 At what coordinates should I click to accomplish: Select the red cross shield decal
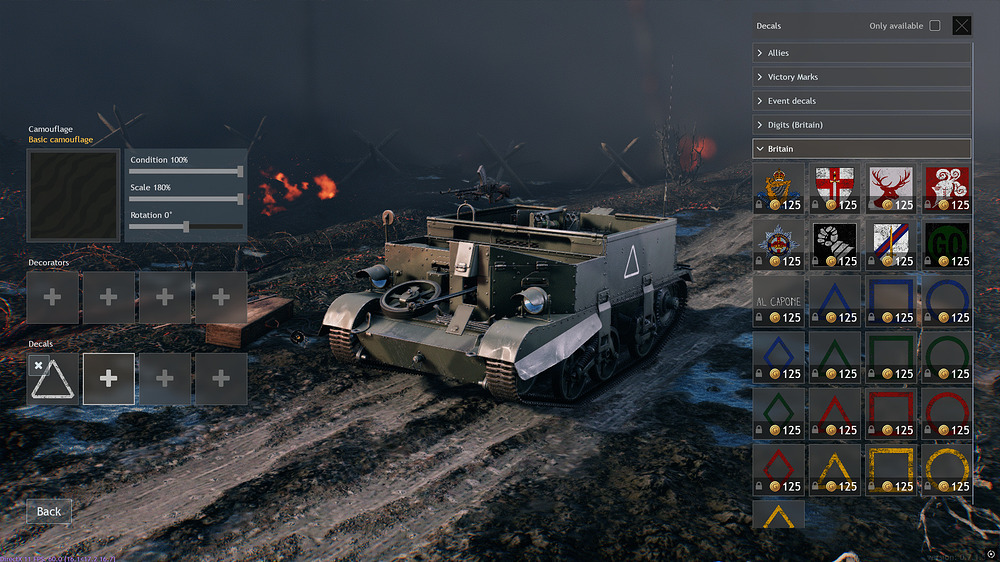[x=834, y=189]
